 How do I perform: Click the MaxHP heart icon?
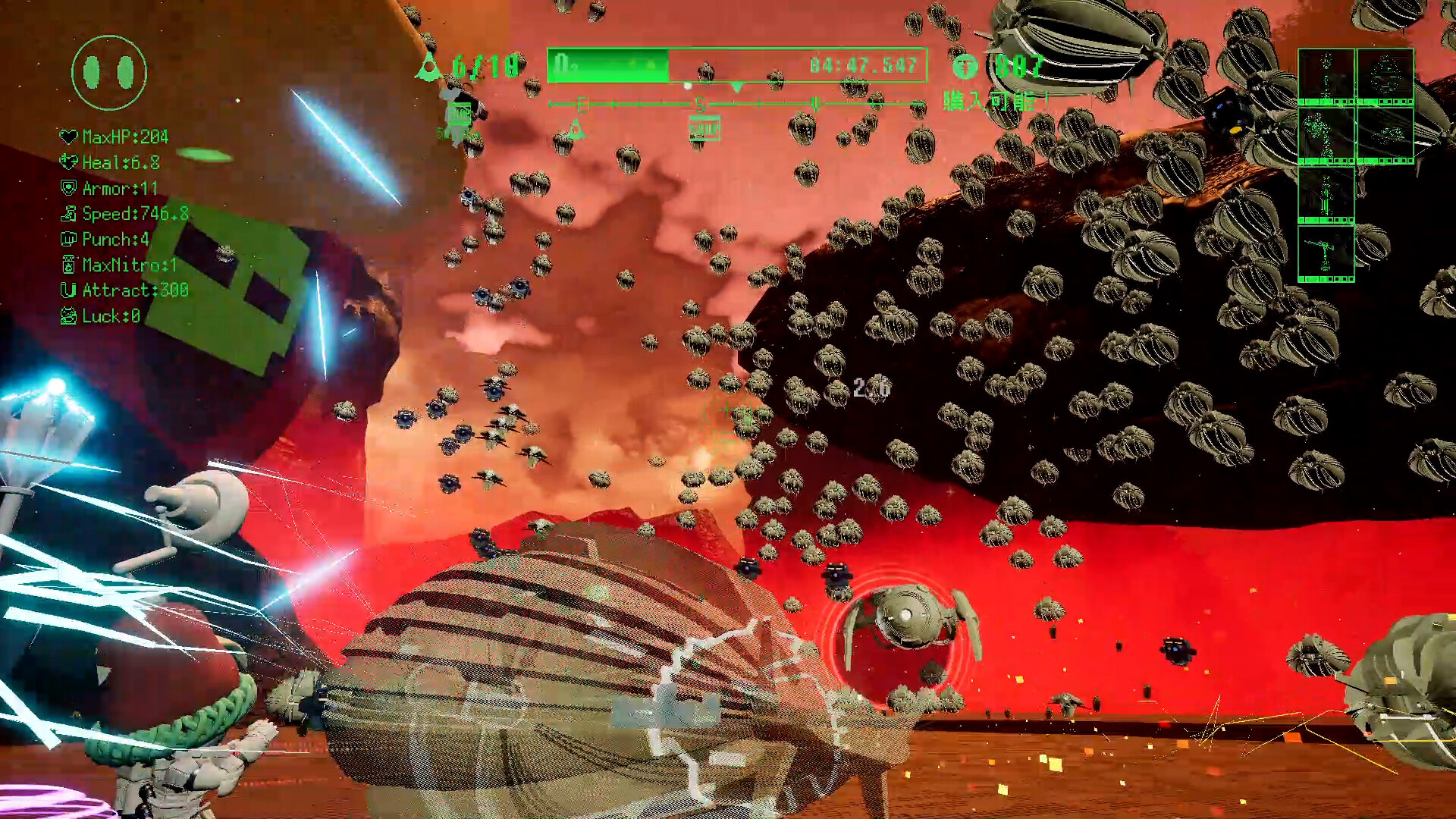pos(67,137)
